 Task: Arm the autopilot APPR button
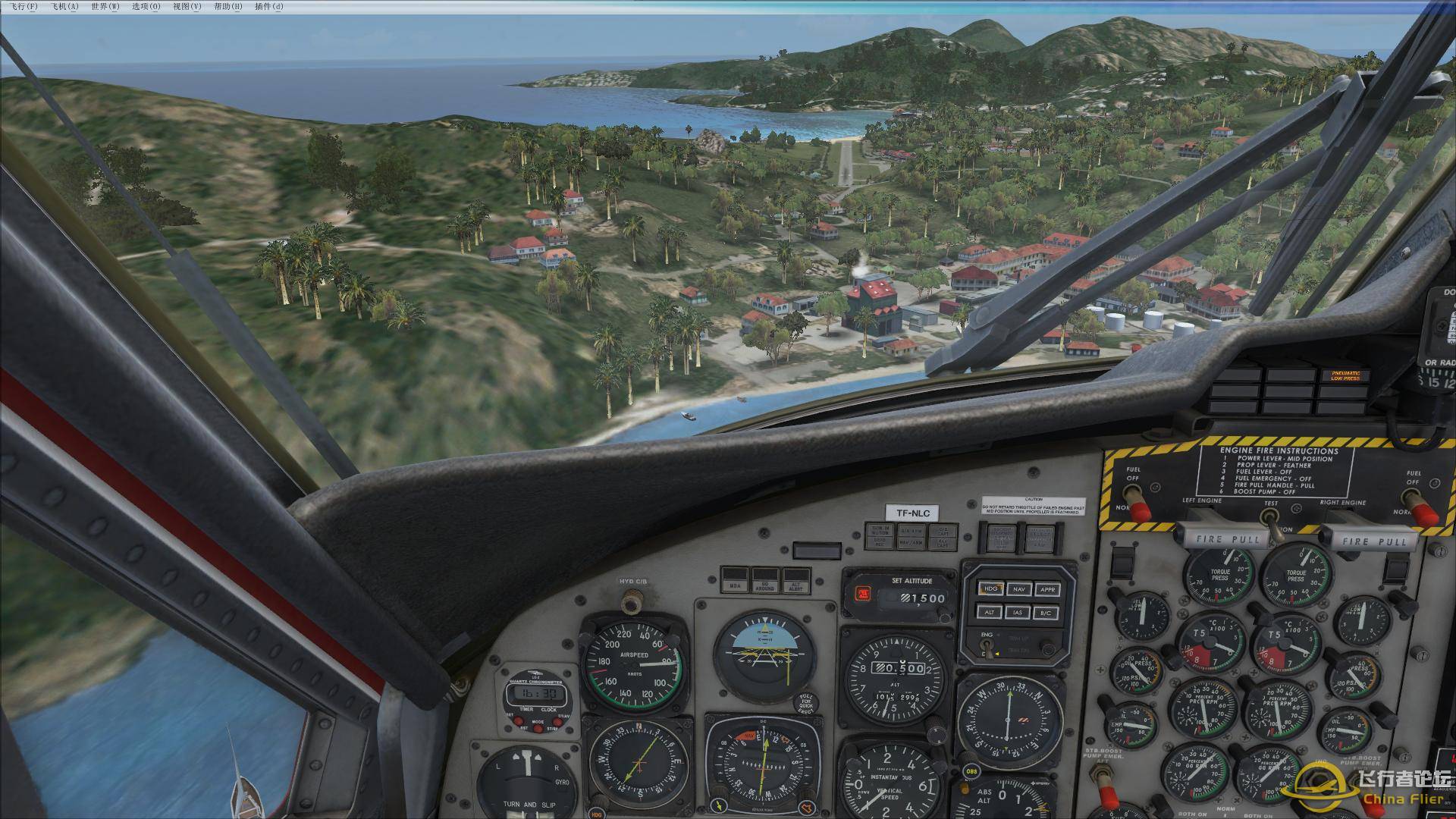tap(1047, 588)
